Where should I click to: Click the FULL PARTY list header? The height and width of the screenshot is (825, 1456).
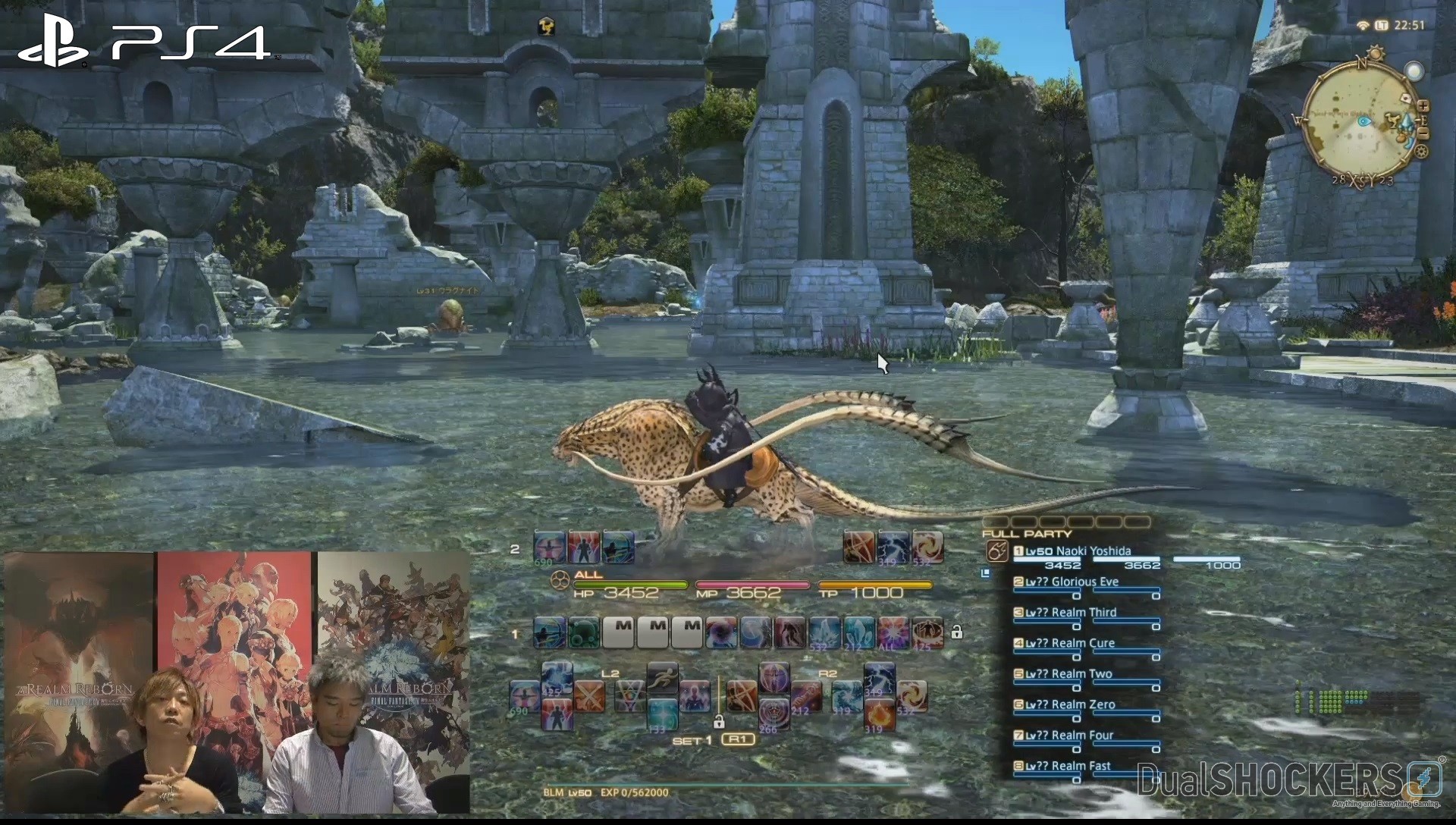tap(1025, 533)
